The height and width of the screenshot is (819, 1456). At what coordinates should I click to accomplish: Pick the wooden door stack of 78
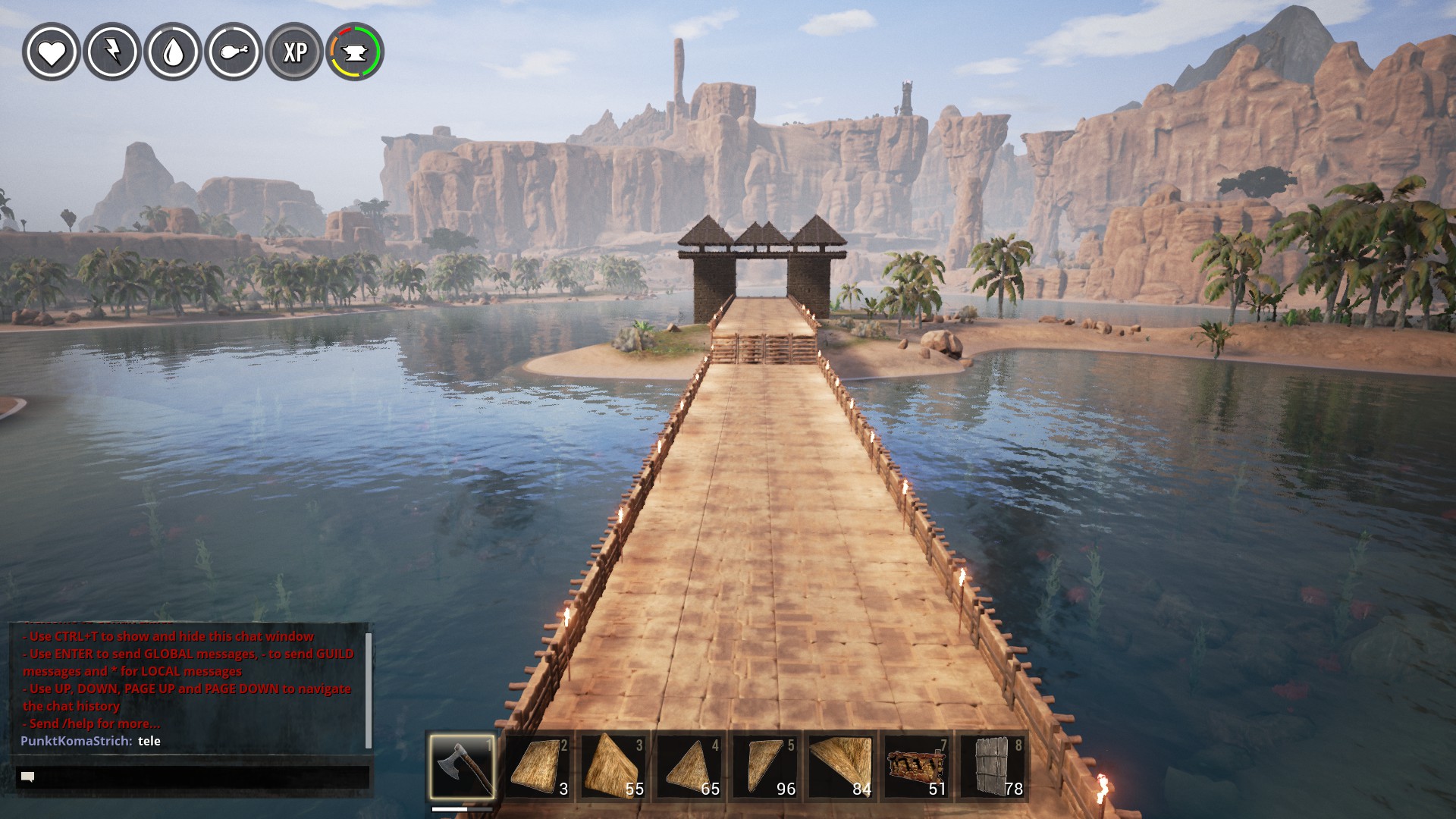993,766
